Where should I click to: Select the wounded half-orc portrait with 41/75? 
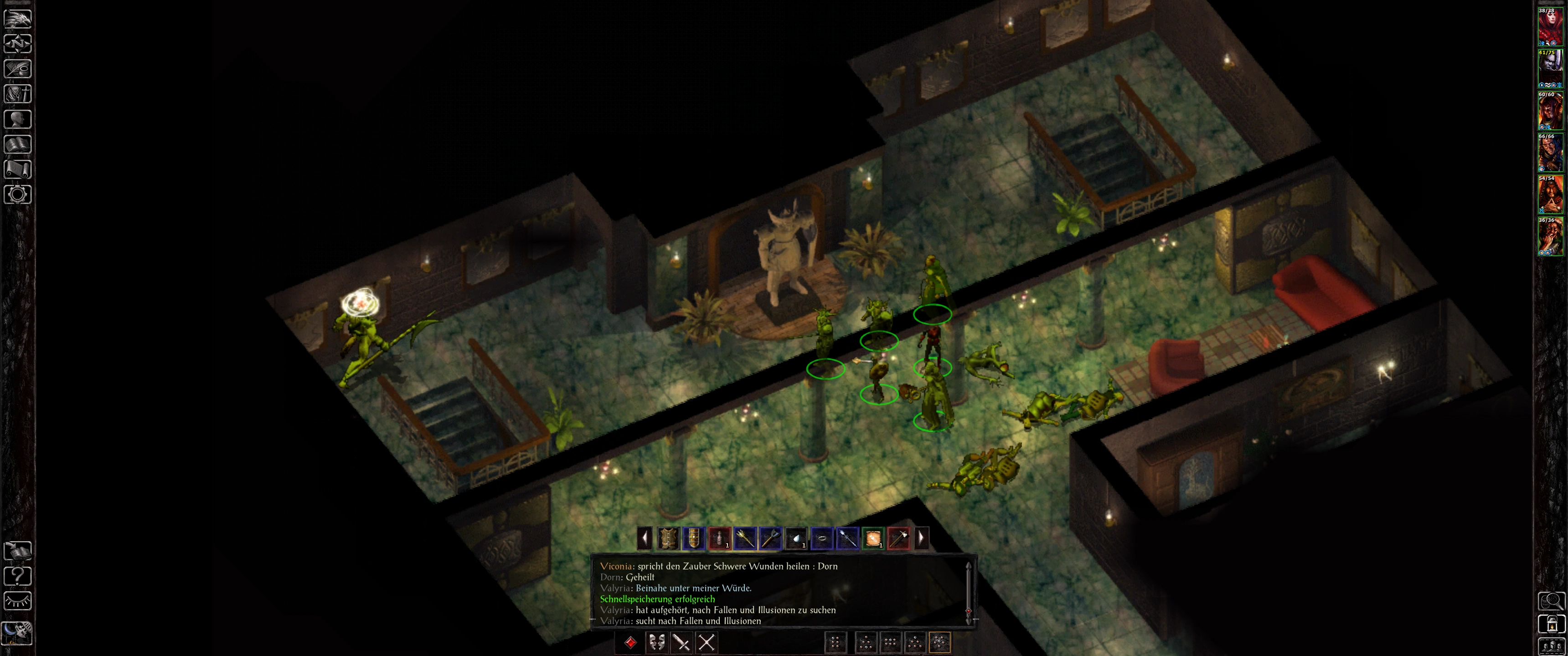[1550, 69]
